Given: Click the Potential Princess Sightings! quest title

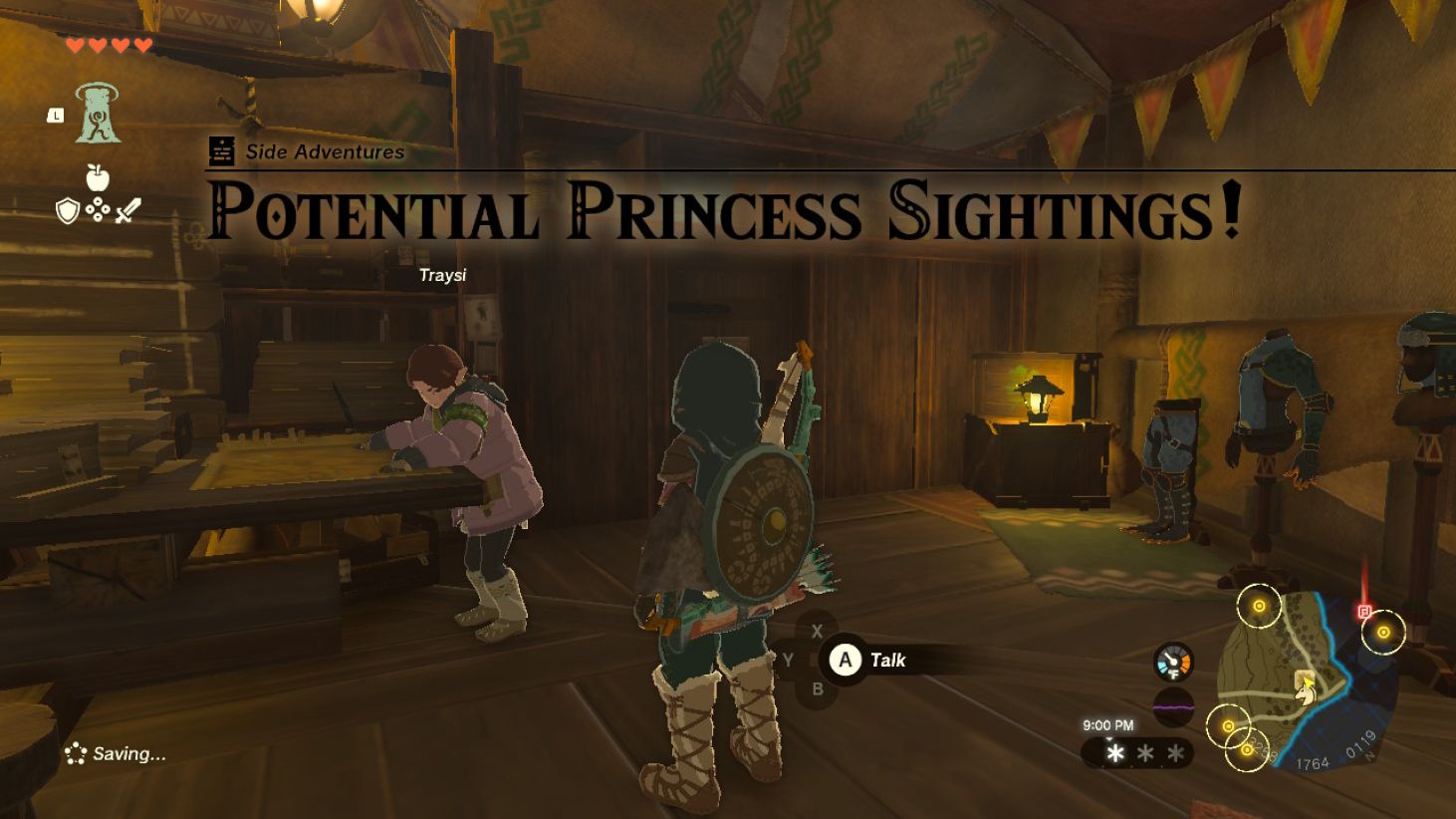Looking at the screenshot, I should [724, 206].
